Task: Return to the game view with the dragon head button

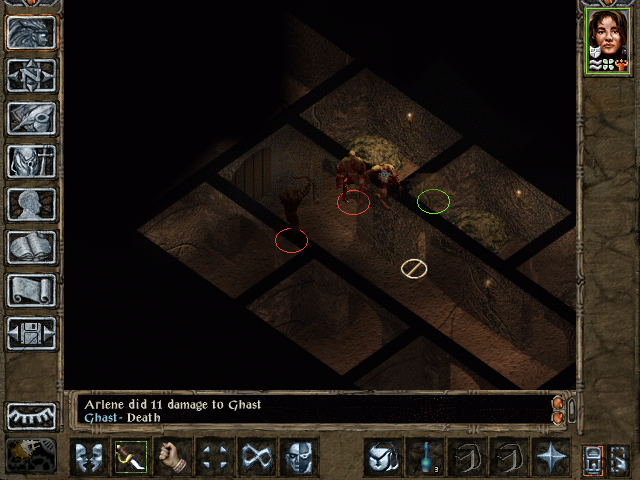Action: click(31, 32)
